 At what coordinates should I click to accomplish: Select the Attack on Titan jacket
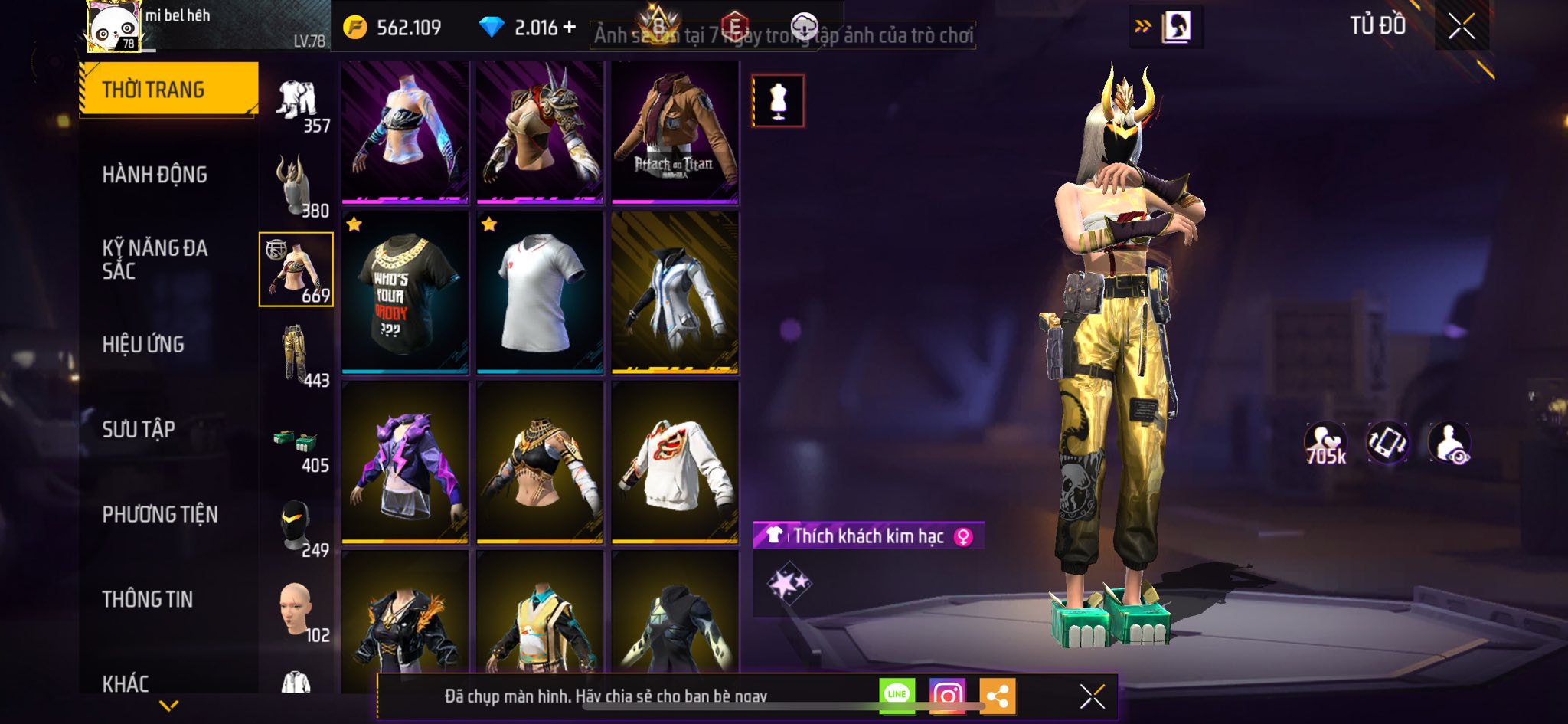pyautogui.click(x=675, y=133)
